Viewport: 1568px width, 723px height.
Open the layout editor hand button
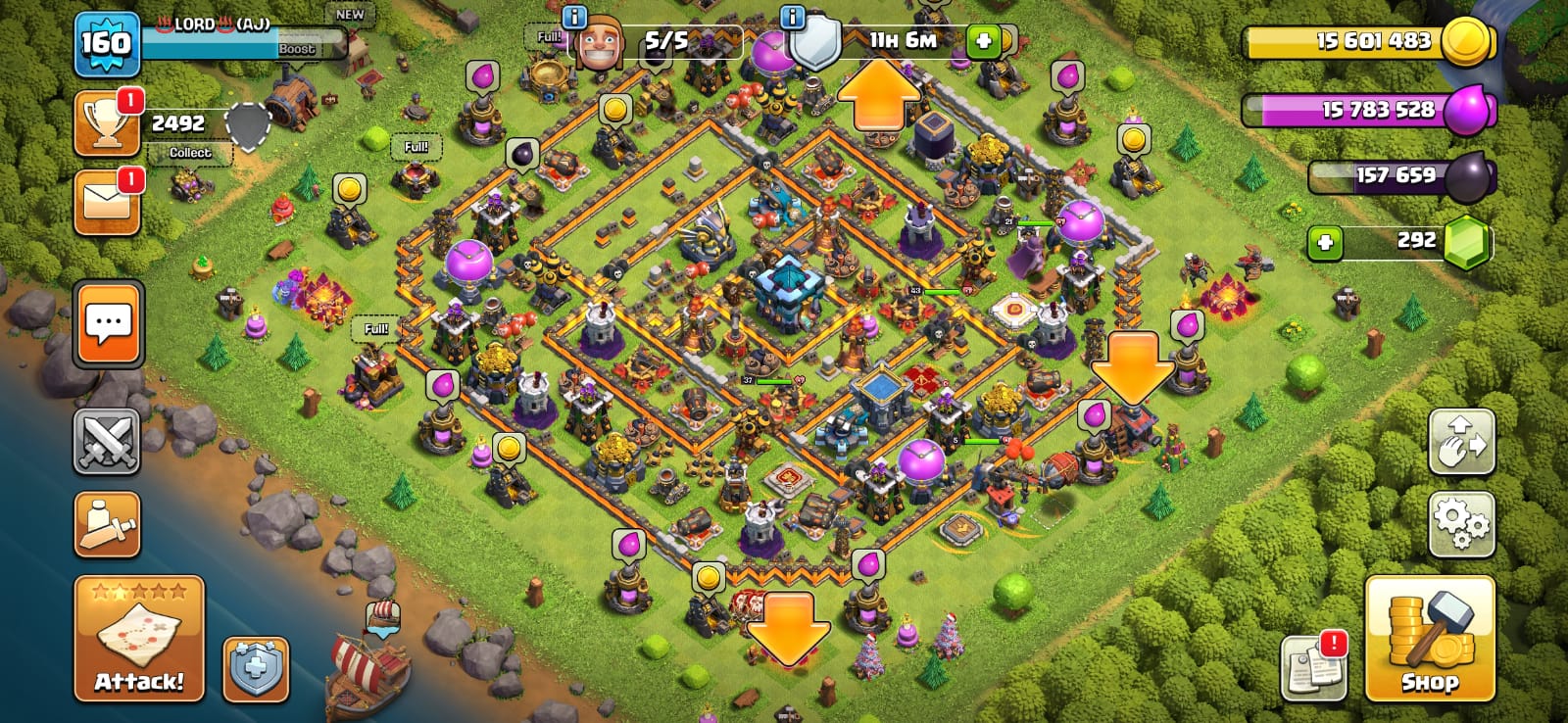(1461, 442)
